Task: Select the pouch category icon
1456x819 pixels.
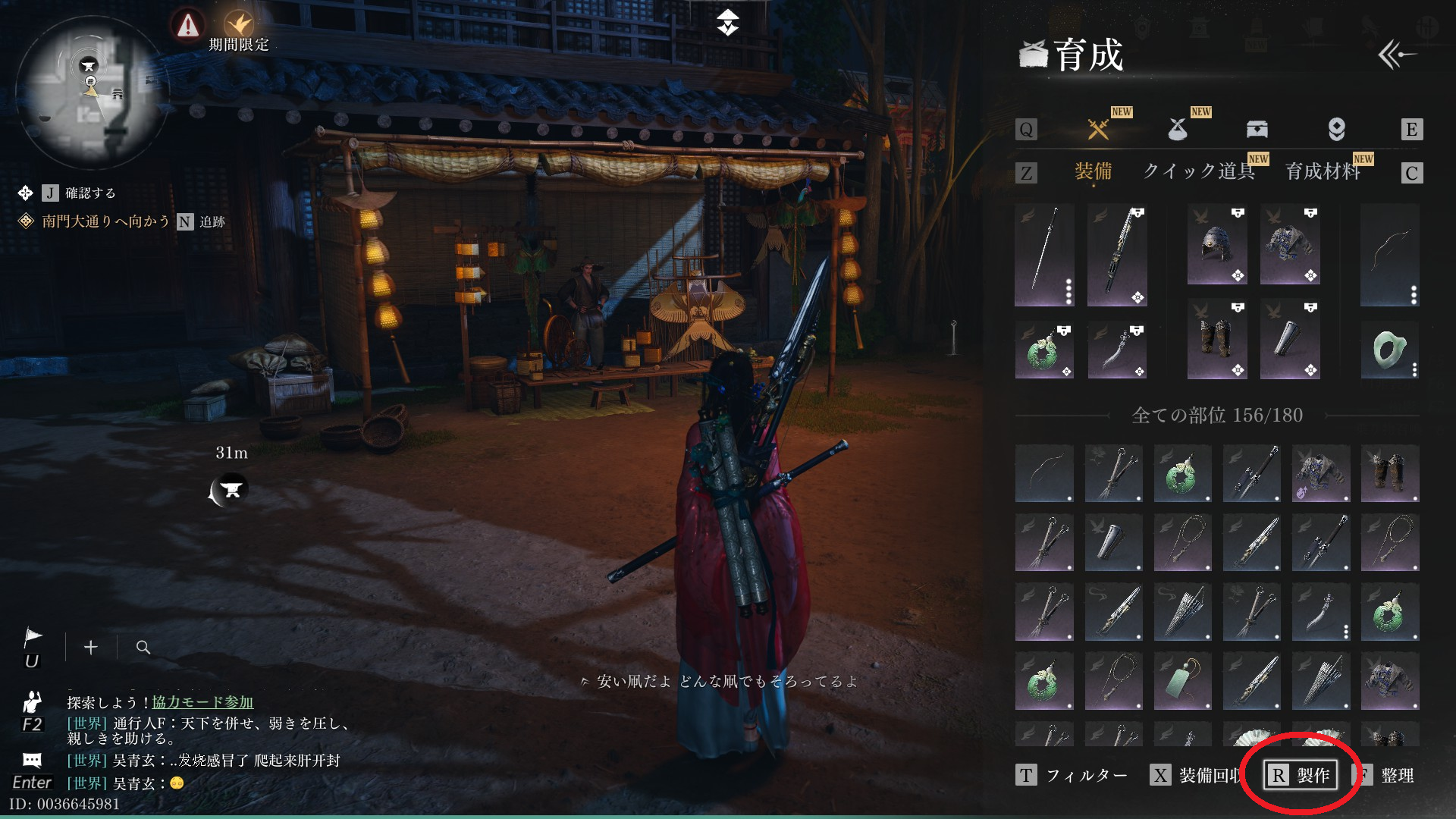Action: tap(1177, 130)
